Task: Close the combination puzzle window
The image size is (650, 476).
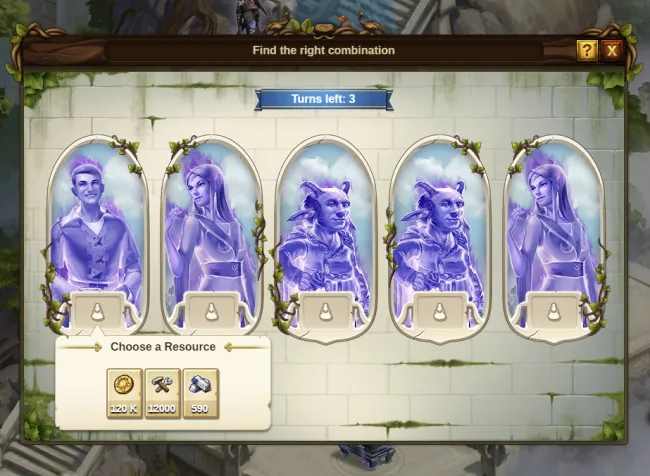Action: (x=612, y=50)
